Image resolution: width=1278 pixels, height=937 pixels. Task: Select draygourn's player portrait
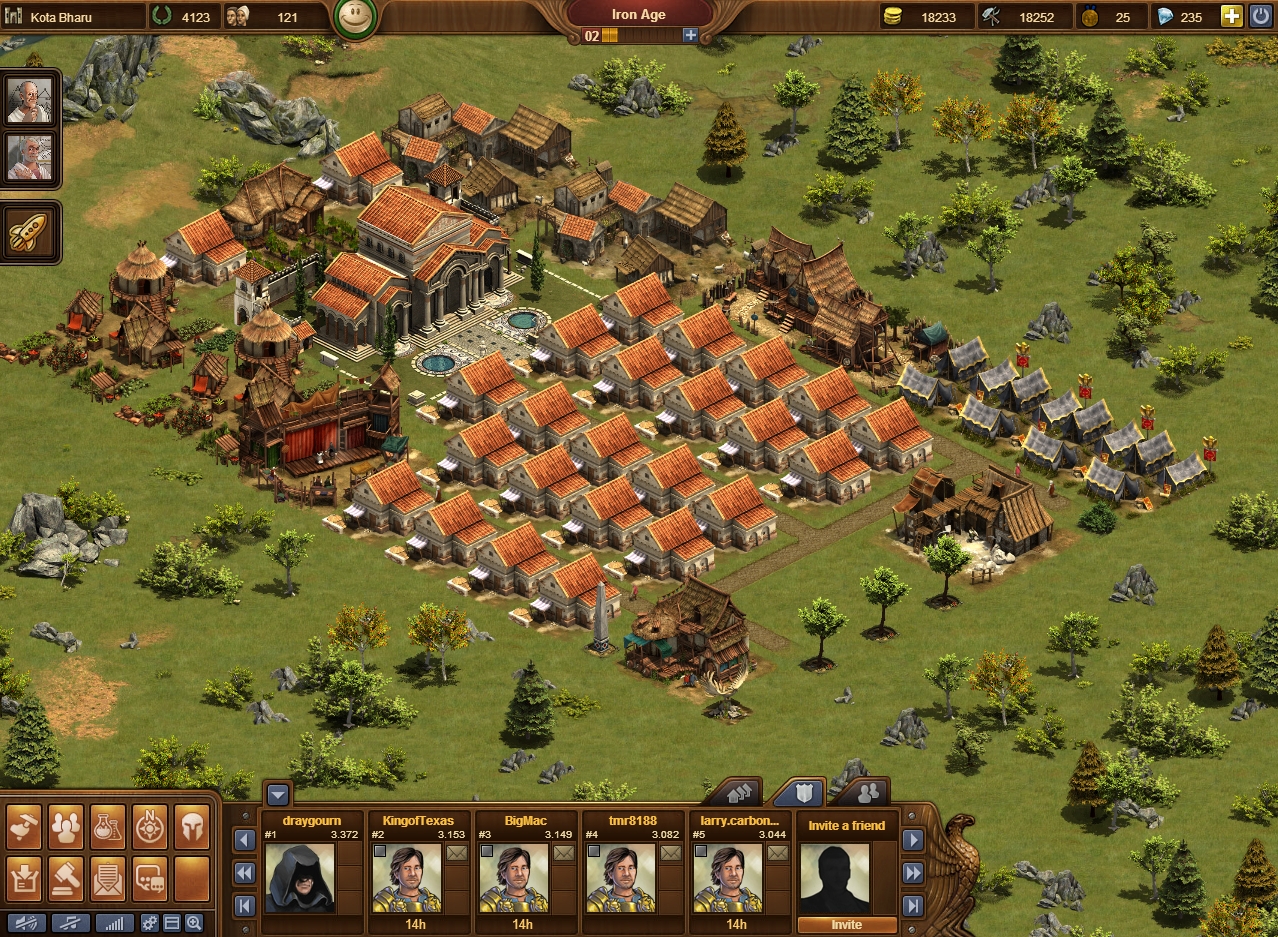300,878
